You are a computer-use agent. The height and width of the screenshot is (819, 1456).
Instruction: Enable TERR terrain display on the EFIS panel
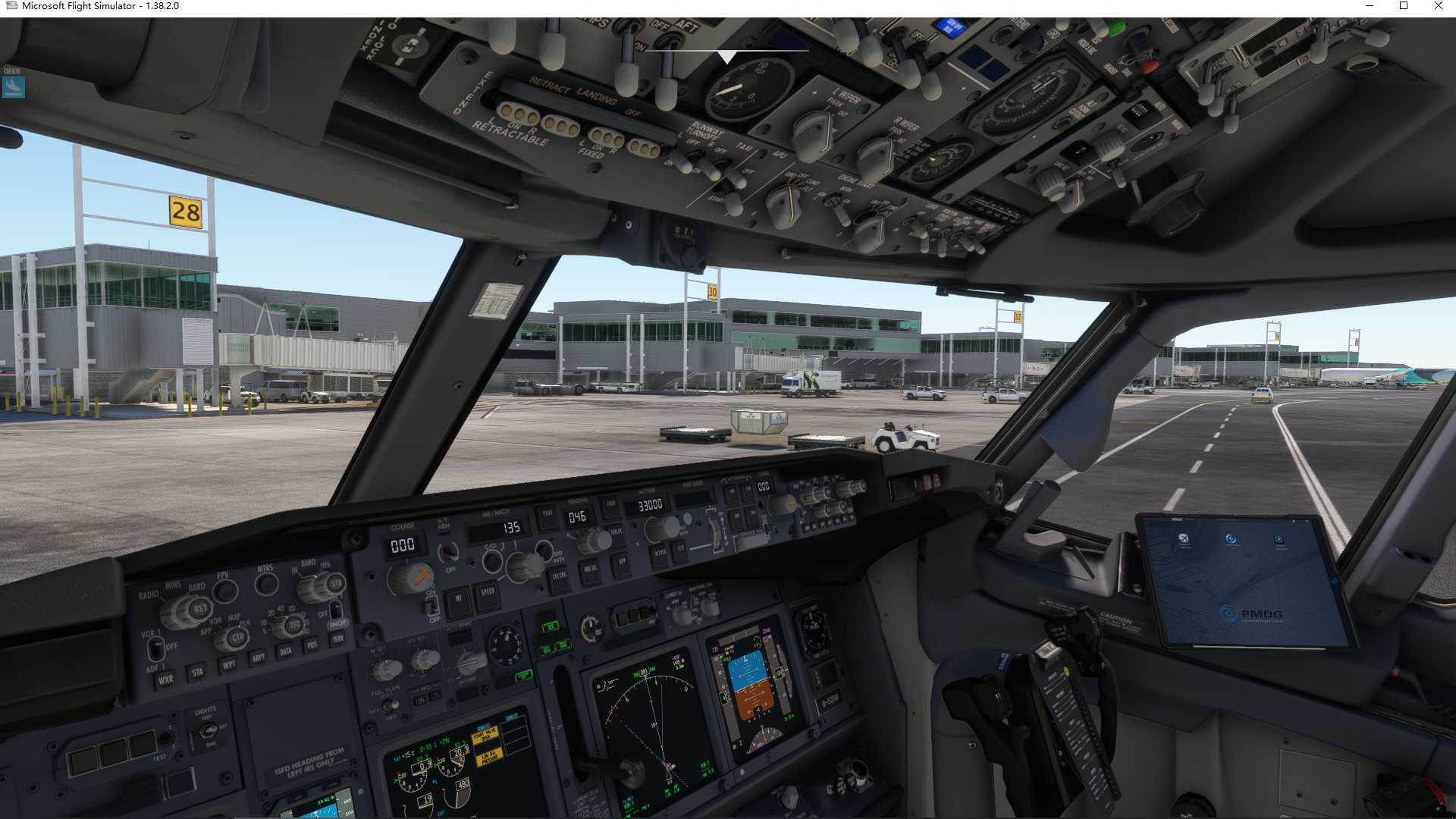click(x=338, y=638)
